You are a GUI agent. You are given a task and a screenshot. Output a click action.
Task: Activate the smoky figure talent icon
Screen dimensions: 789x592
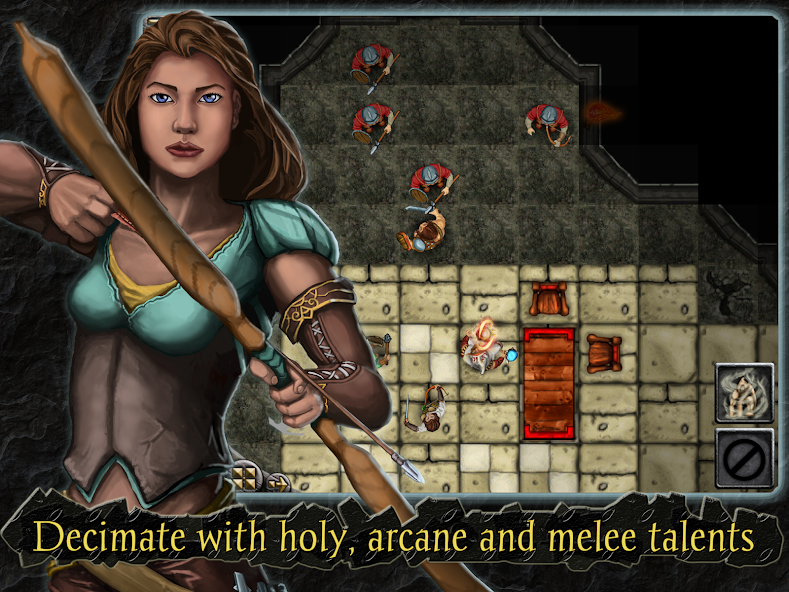pos(744,392)
